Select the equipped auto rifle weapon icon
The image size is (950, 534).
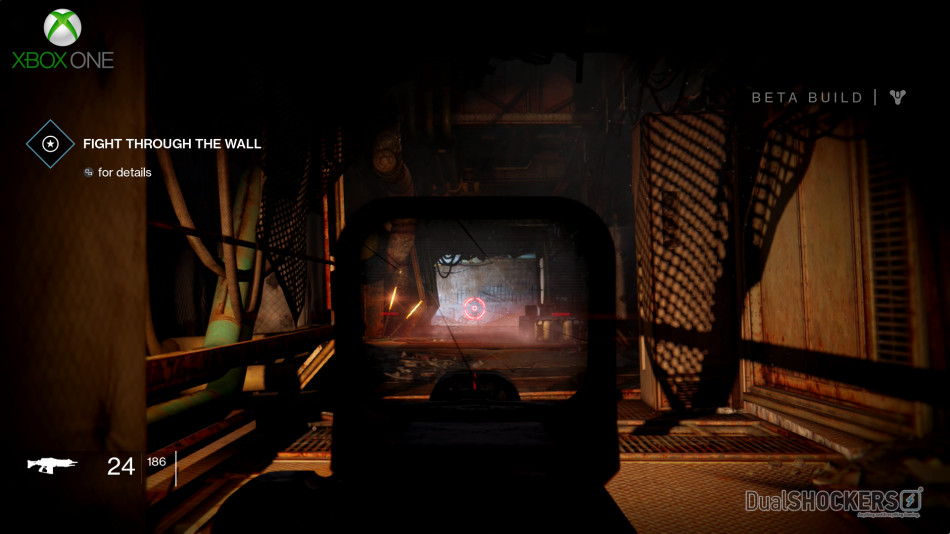(53, 465)
